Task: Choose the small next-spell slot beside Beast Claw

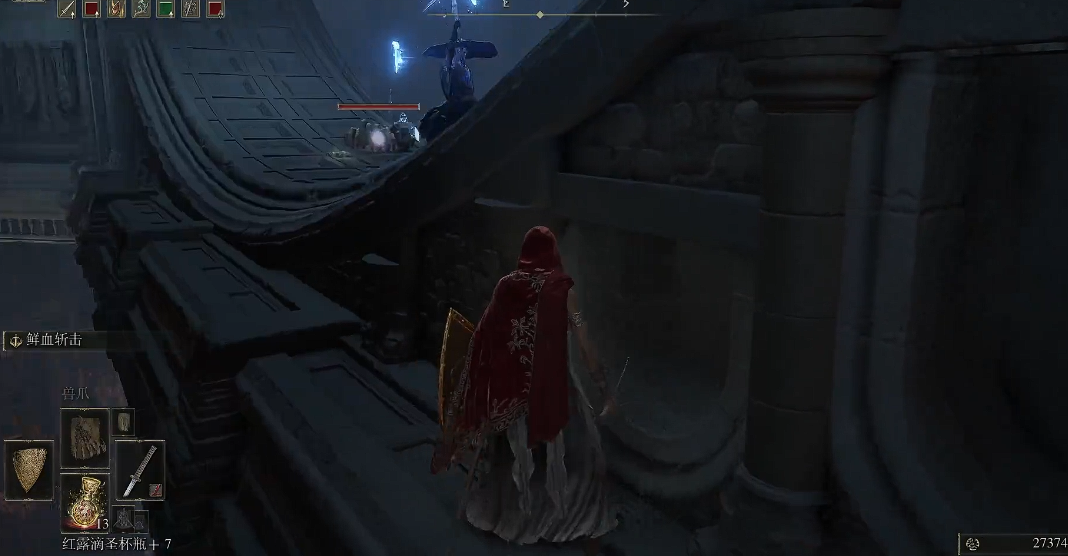Action: point(123,421)
